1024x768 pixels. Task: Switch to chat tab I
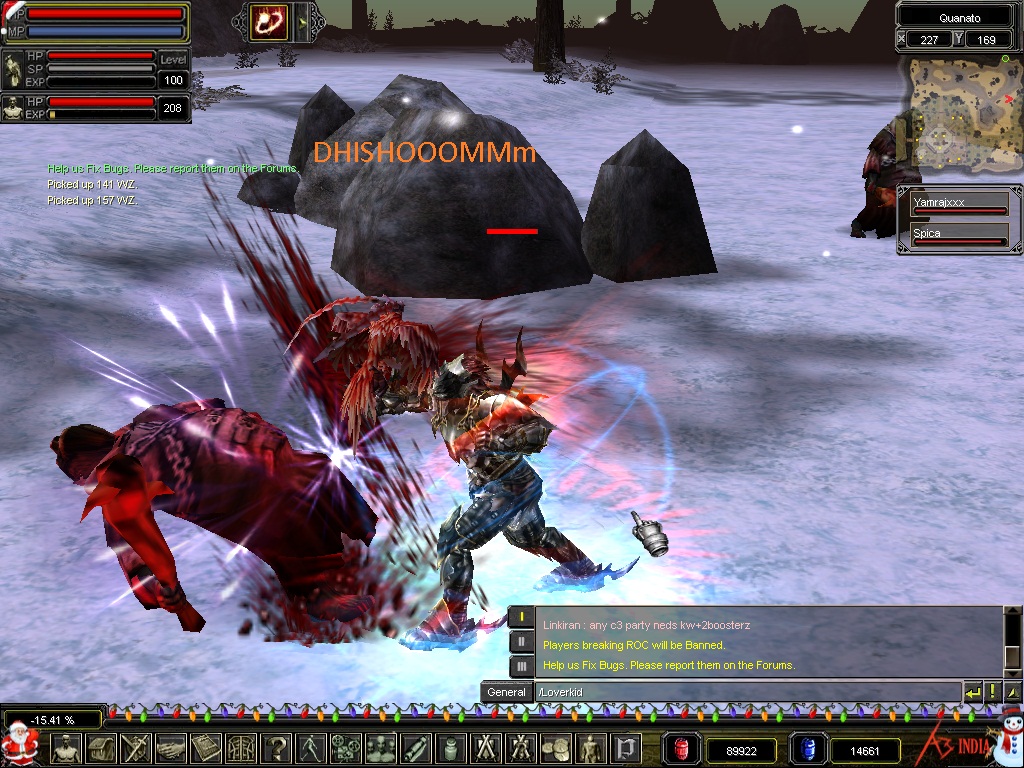click(521, 618)
